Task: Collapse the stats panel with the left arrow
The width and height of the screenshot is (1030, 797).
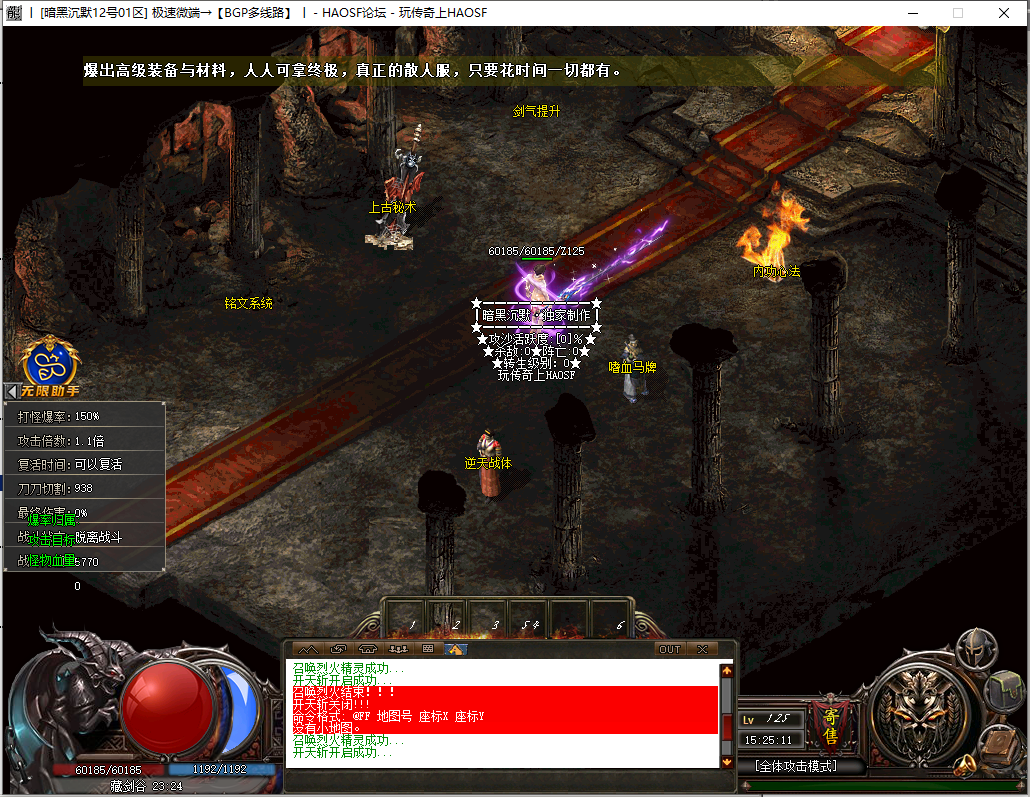Action: point(11,391)
